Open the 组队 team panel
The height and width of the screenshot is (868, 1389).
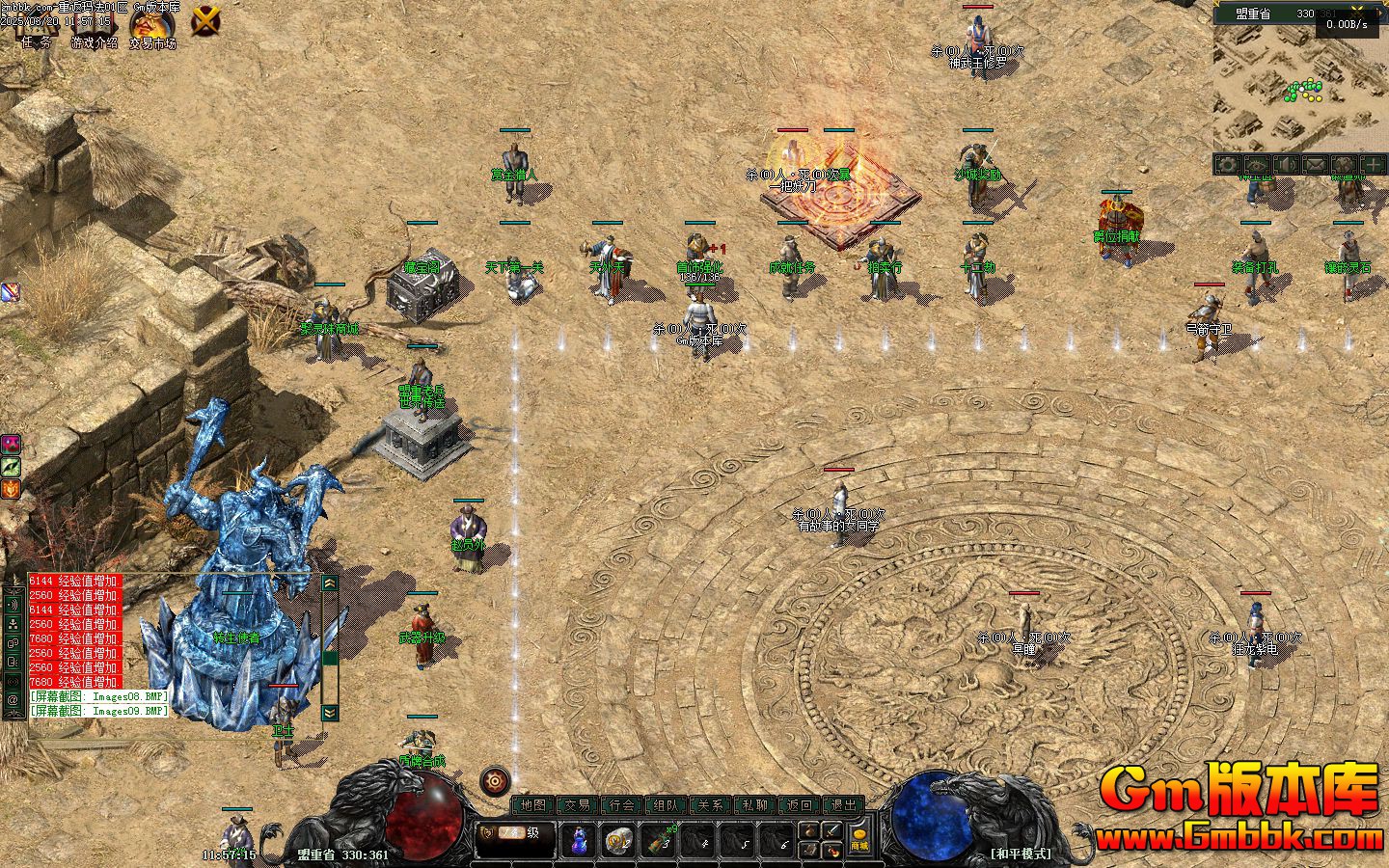tap(667, 805)
